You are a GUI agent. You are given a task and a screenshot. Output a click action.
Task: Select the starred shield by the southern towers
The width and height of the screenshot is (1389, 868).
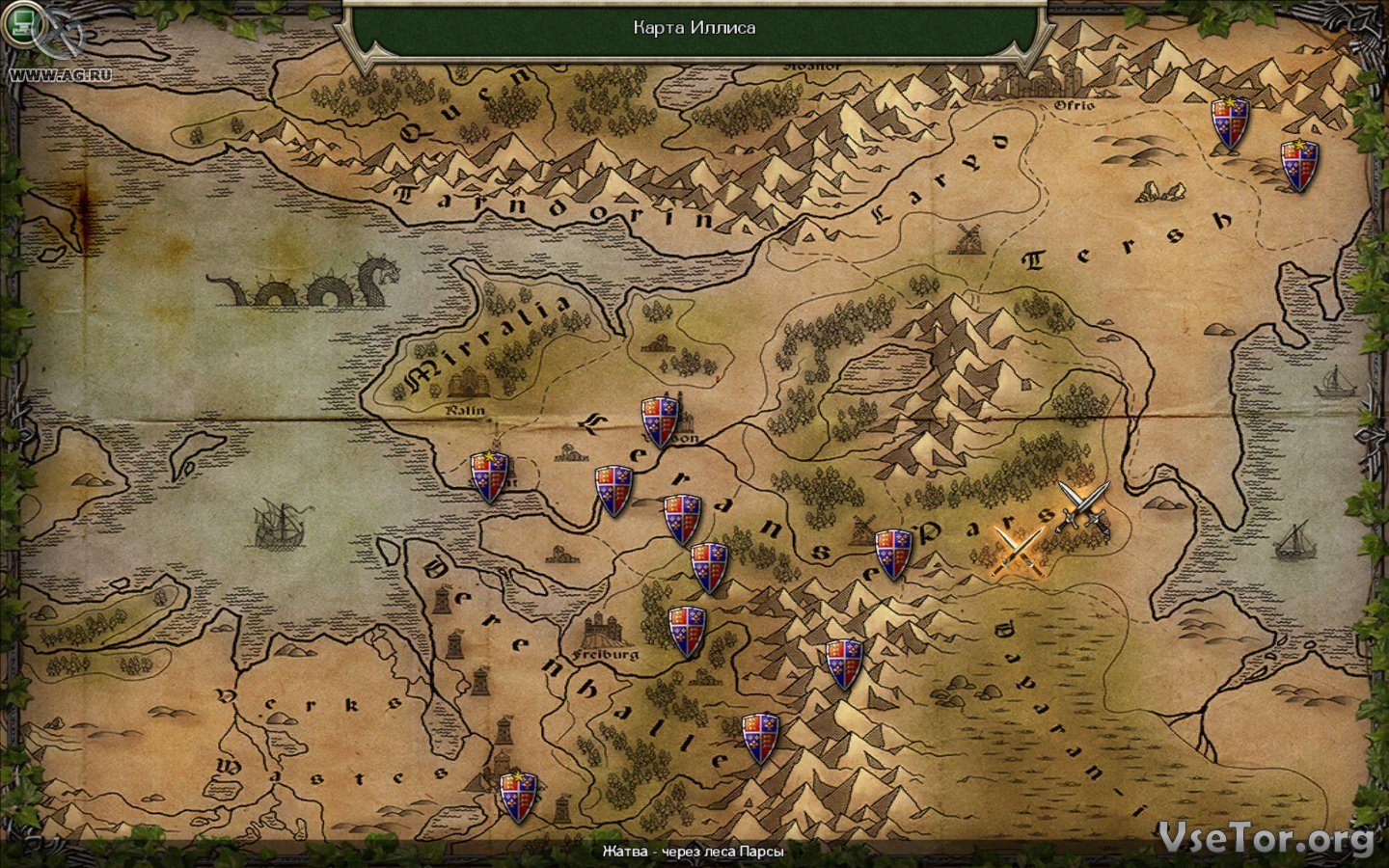[x=518, y=797]
